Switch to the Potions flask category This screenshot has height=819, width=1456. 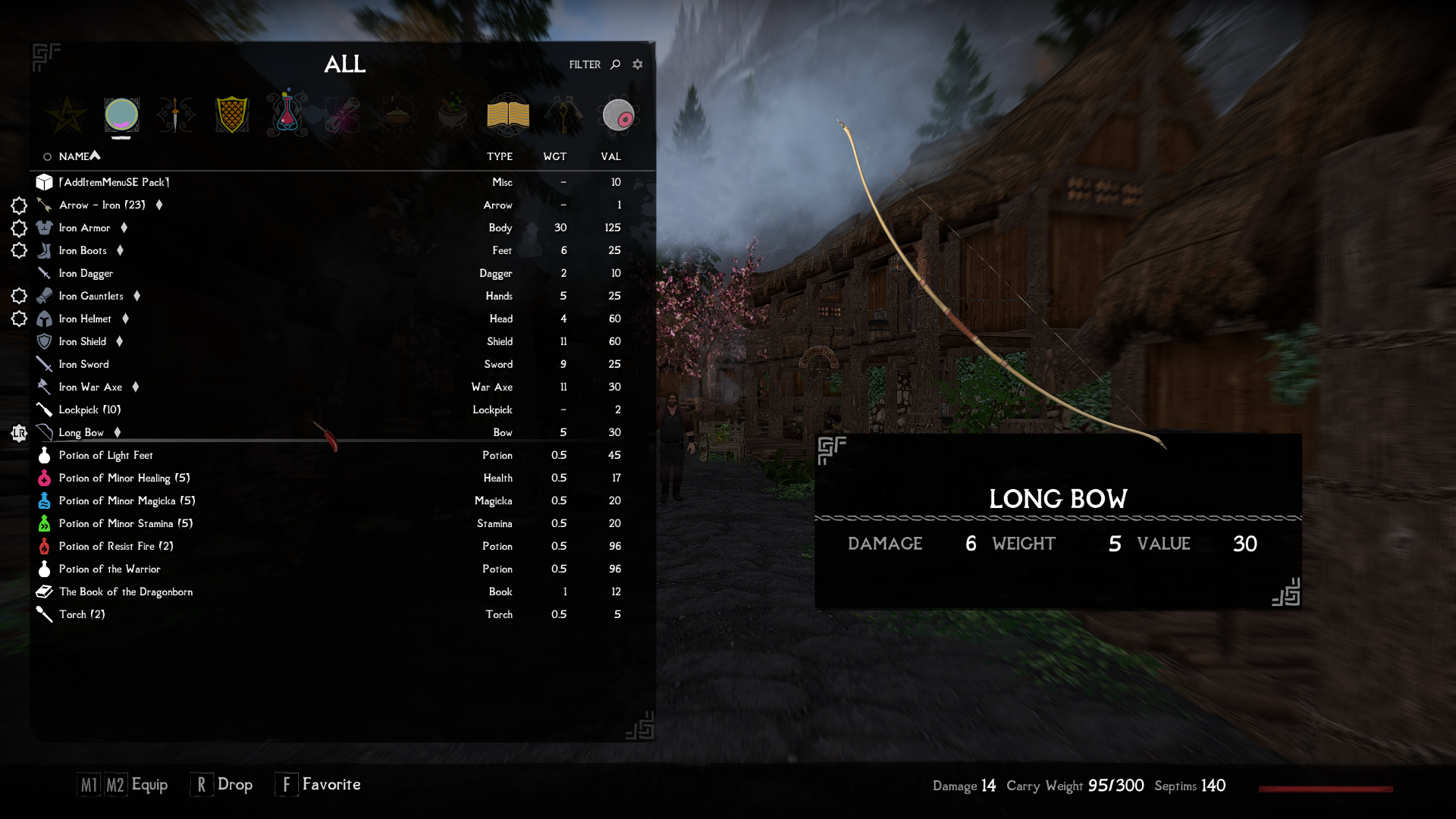[x=287, y=114]
